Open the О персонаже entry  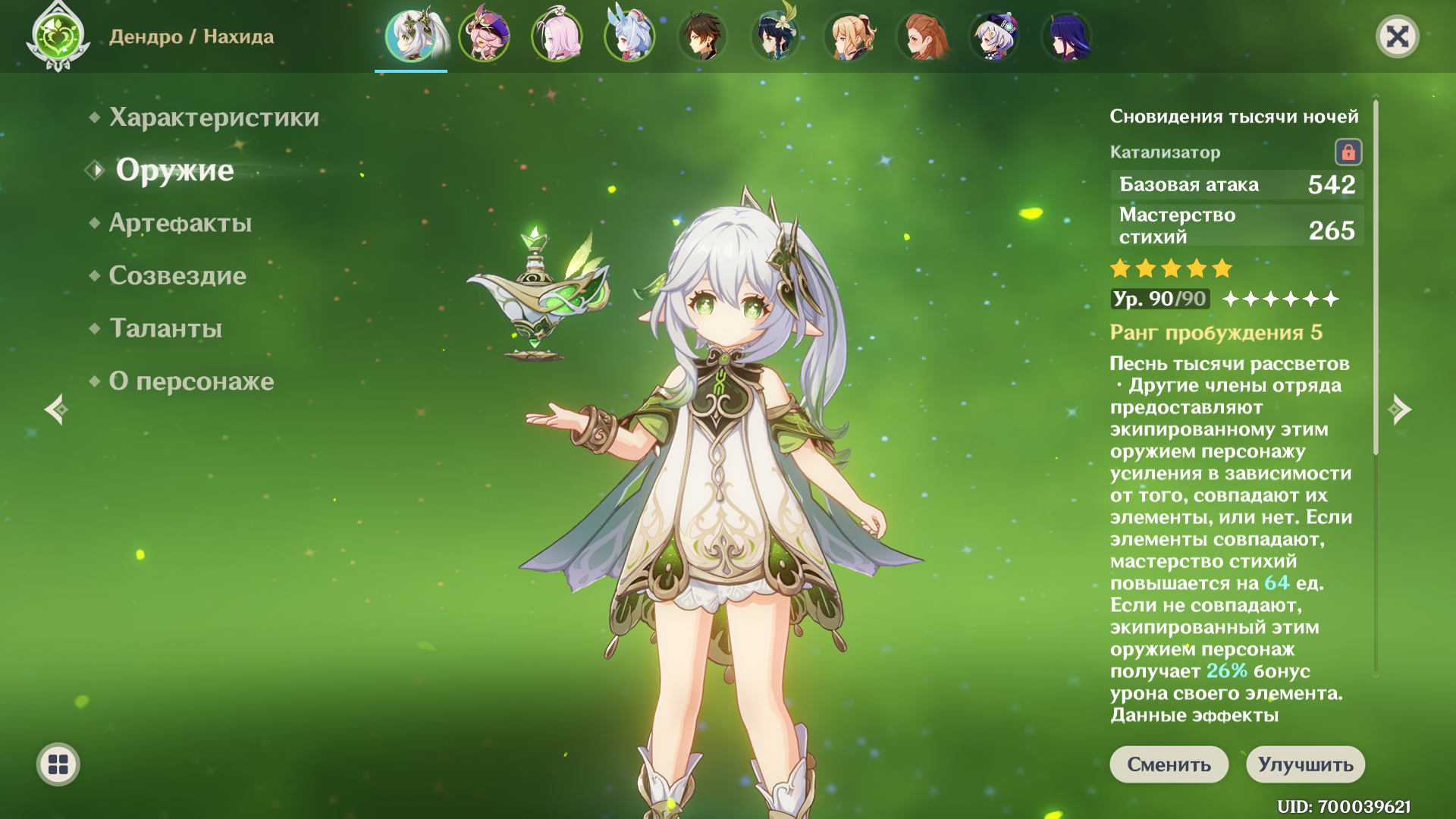coord(191,381)
